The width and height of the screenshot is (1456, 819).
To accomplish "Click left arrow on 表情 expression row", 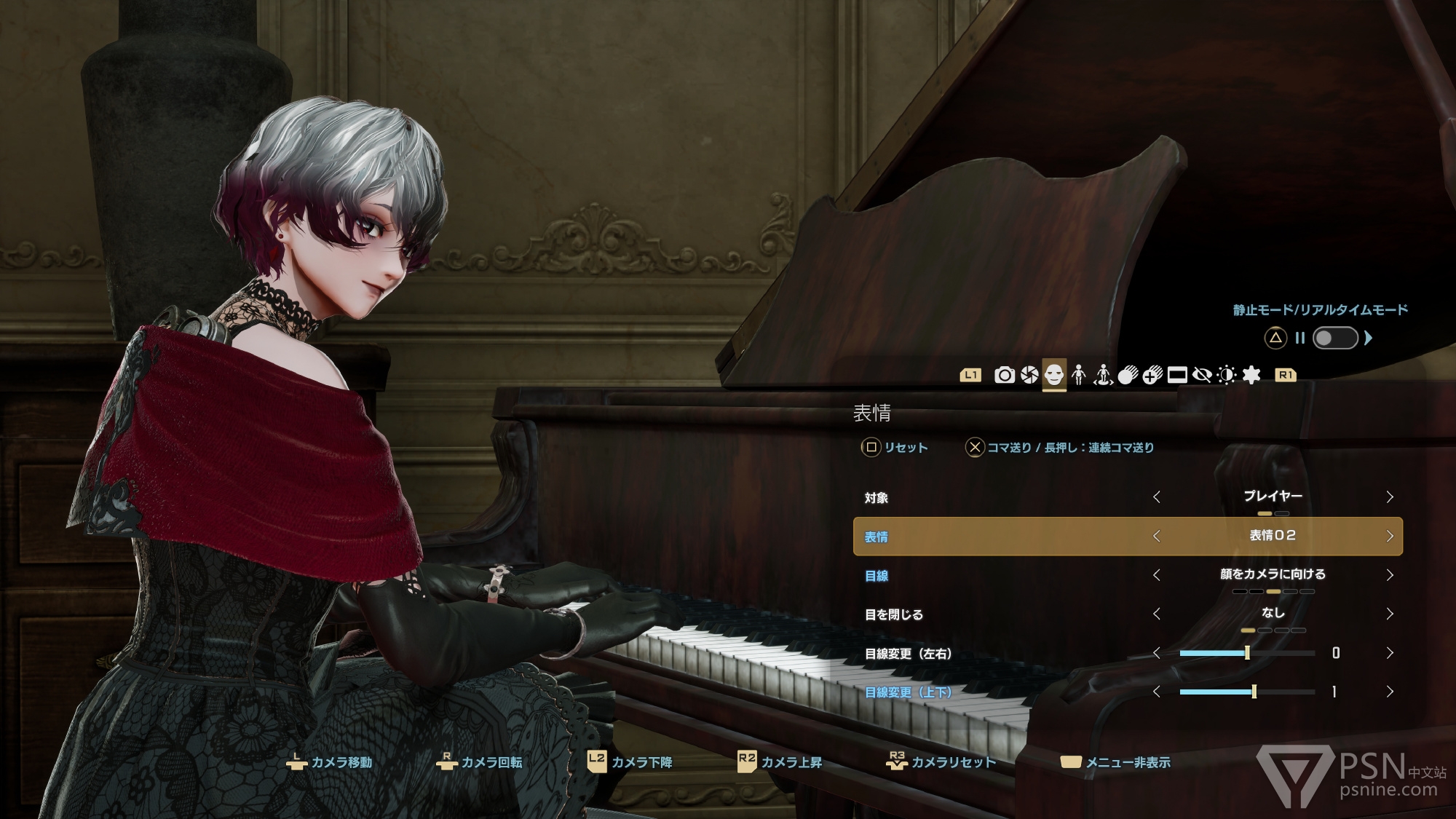I will click(x=1157, y=537).
